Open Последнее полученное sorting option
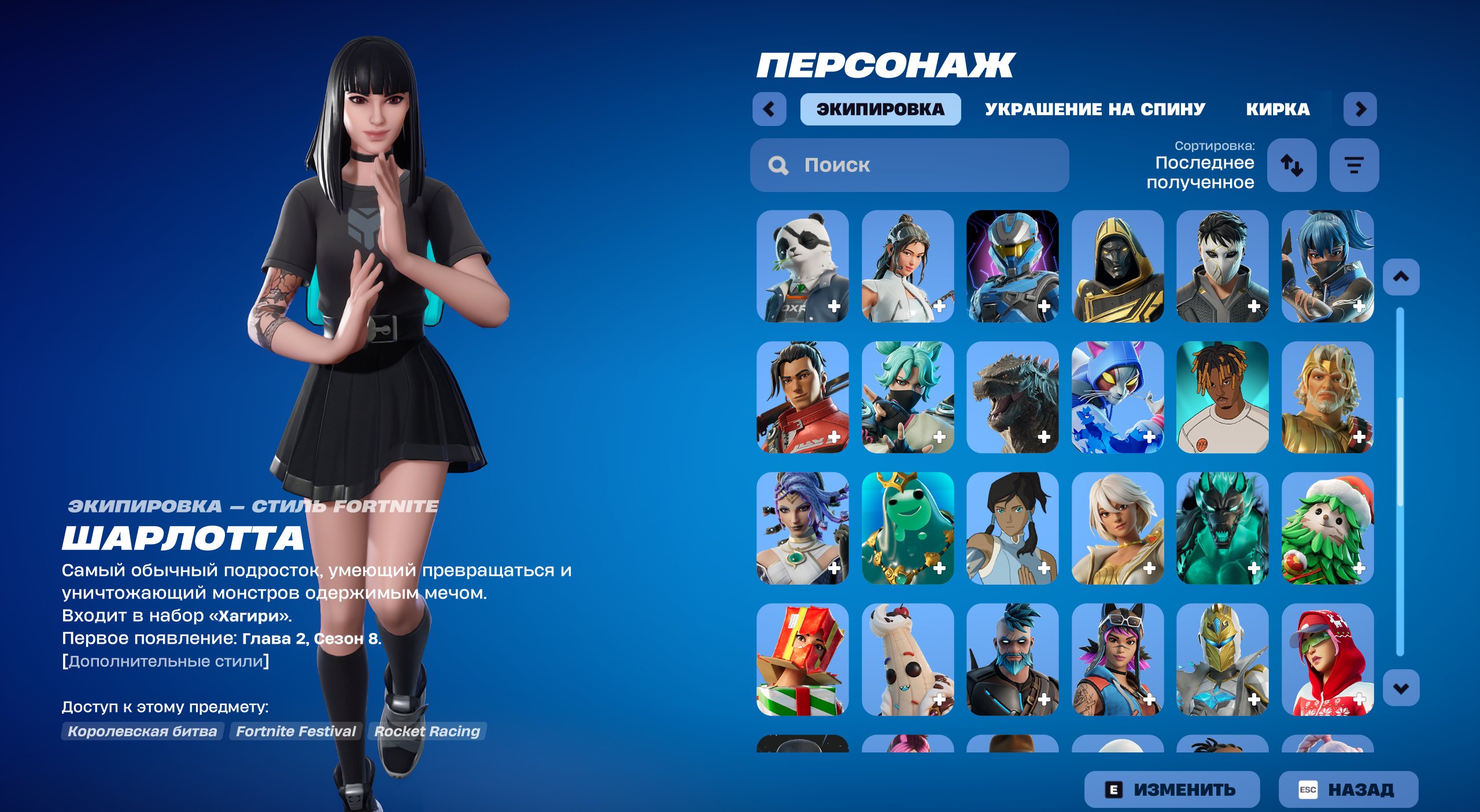This screenshot has width=1480, height=812. [1205, 172]
